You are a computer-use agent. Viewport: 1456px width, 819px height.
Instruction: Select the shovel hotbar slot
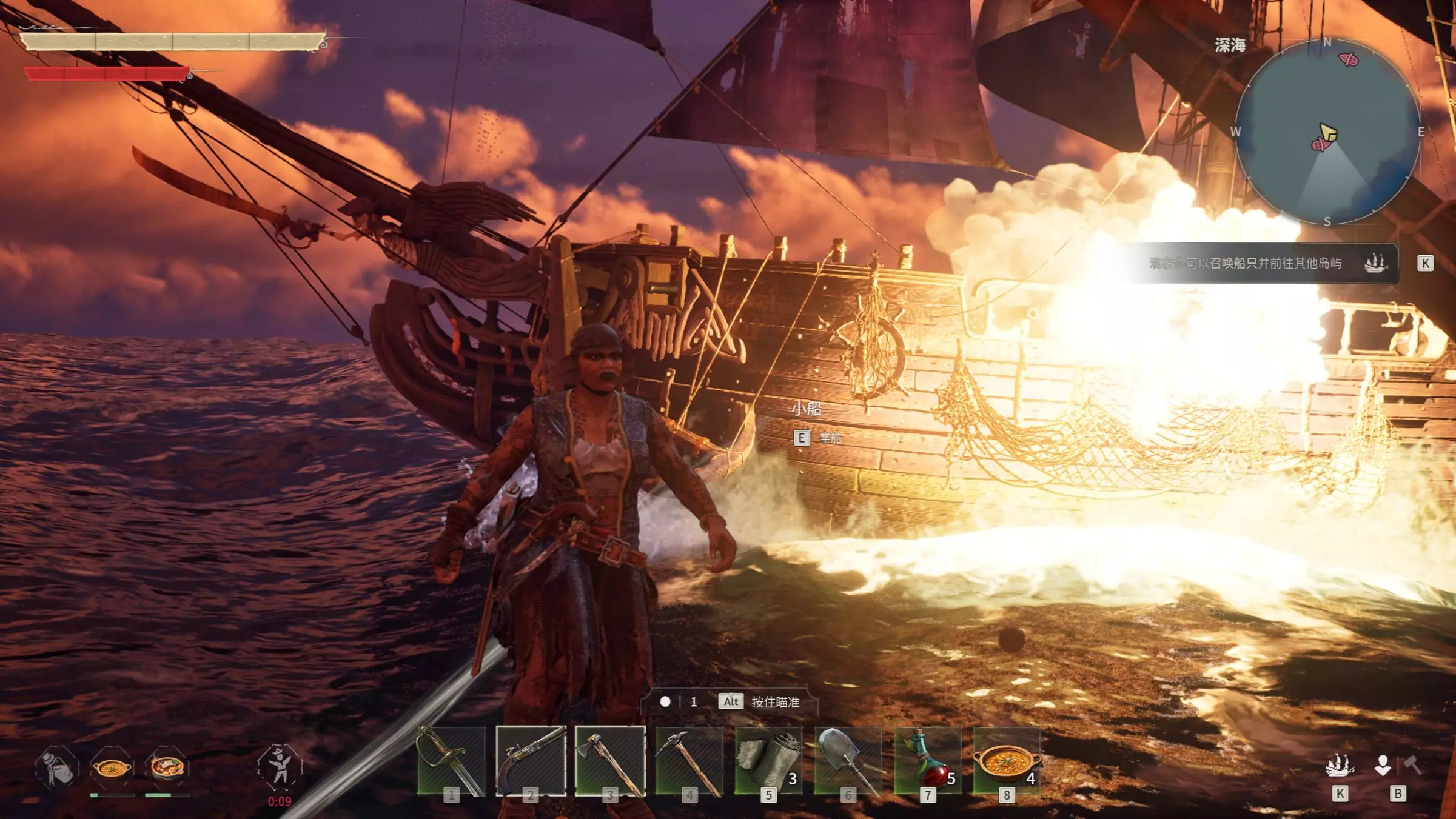pyautogui.click(x=848, y=761)
